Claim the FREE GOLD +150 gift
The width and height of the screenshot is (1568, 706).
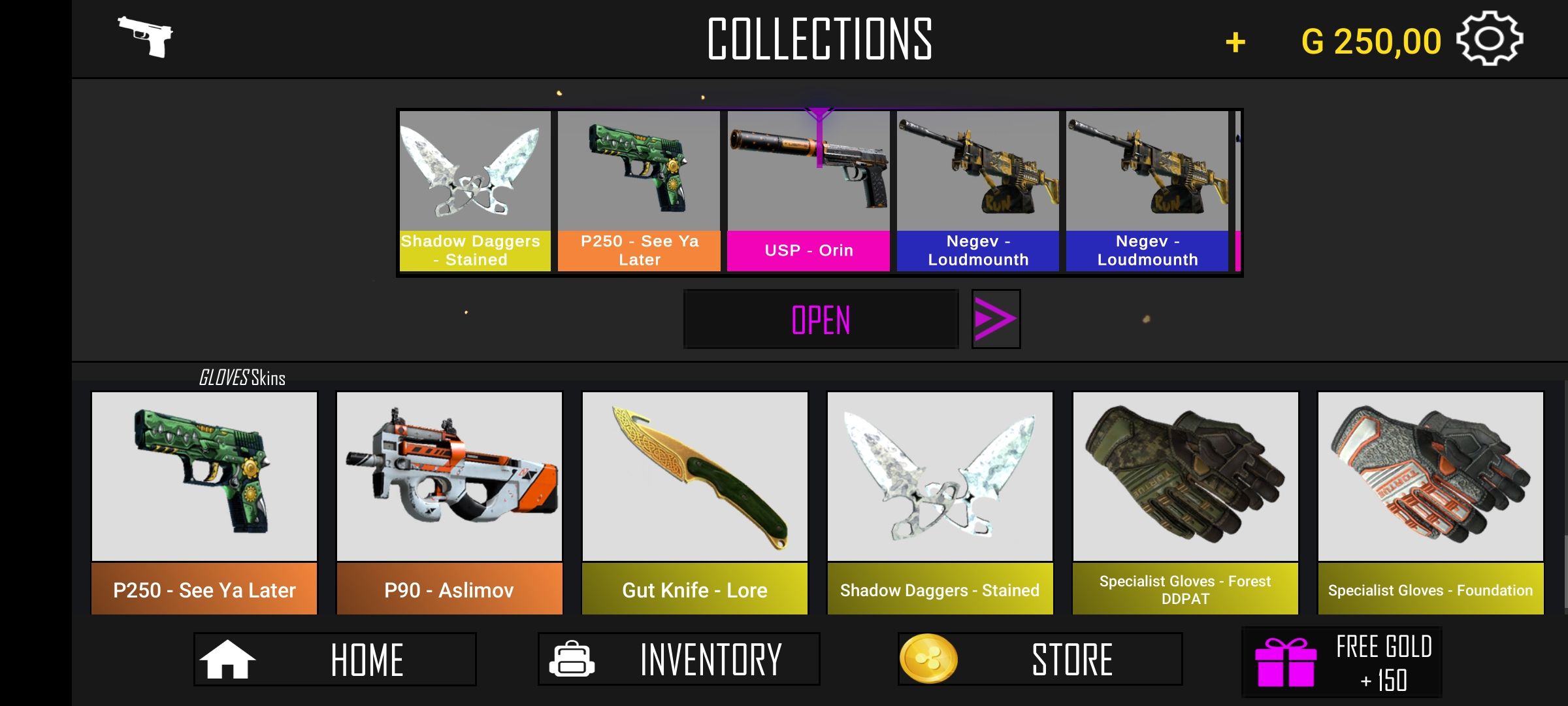[x=1341, y=663]
